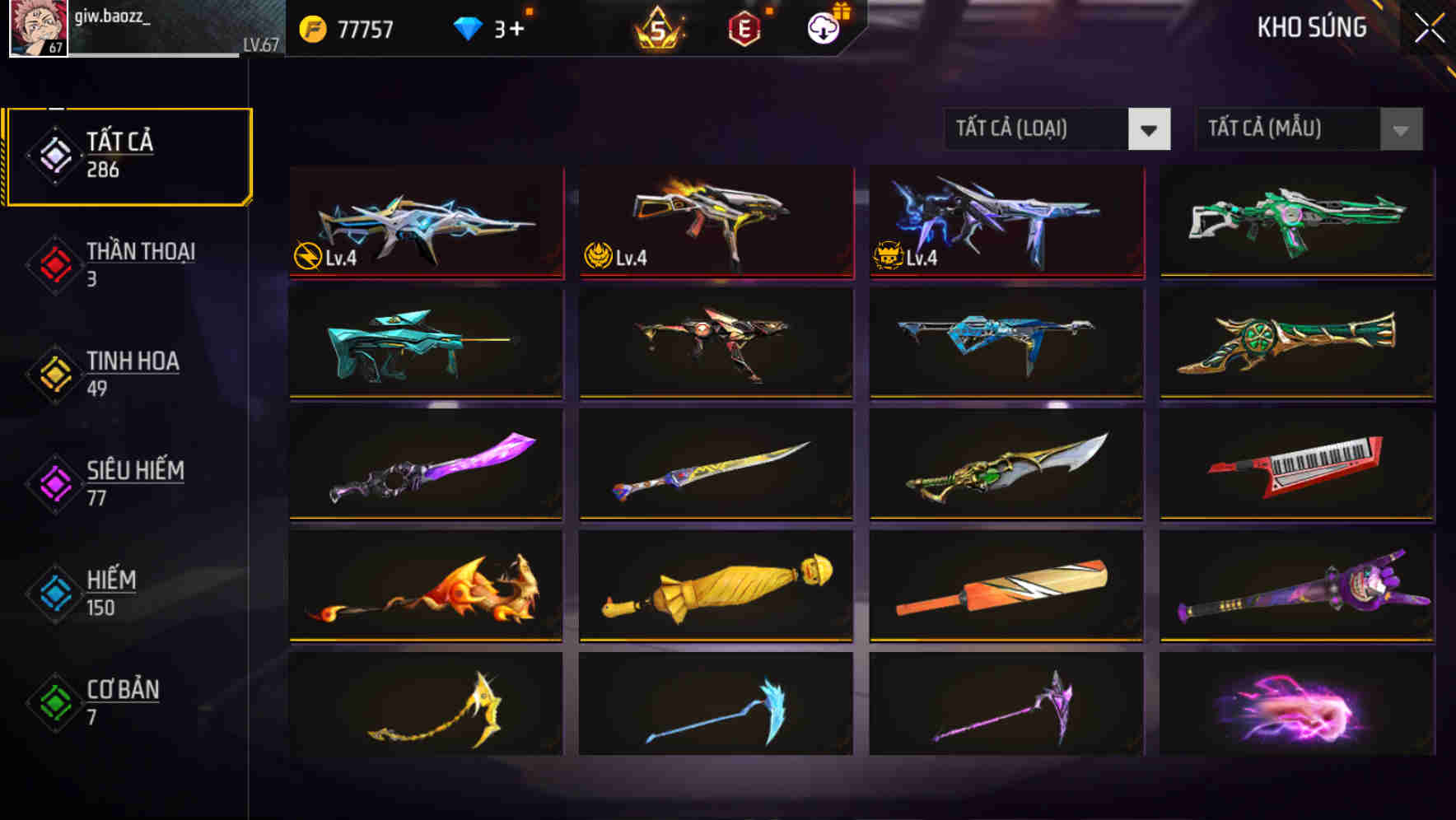
Task: Click the LOẠI filter dropdown arrow
Action: pos(1150,129)
